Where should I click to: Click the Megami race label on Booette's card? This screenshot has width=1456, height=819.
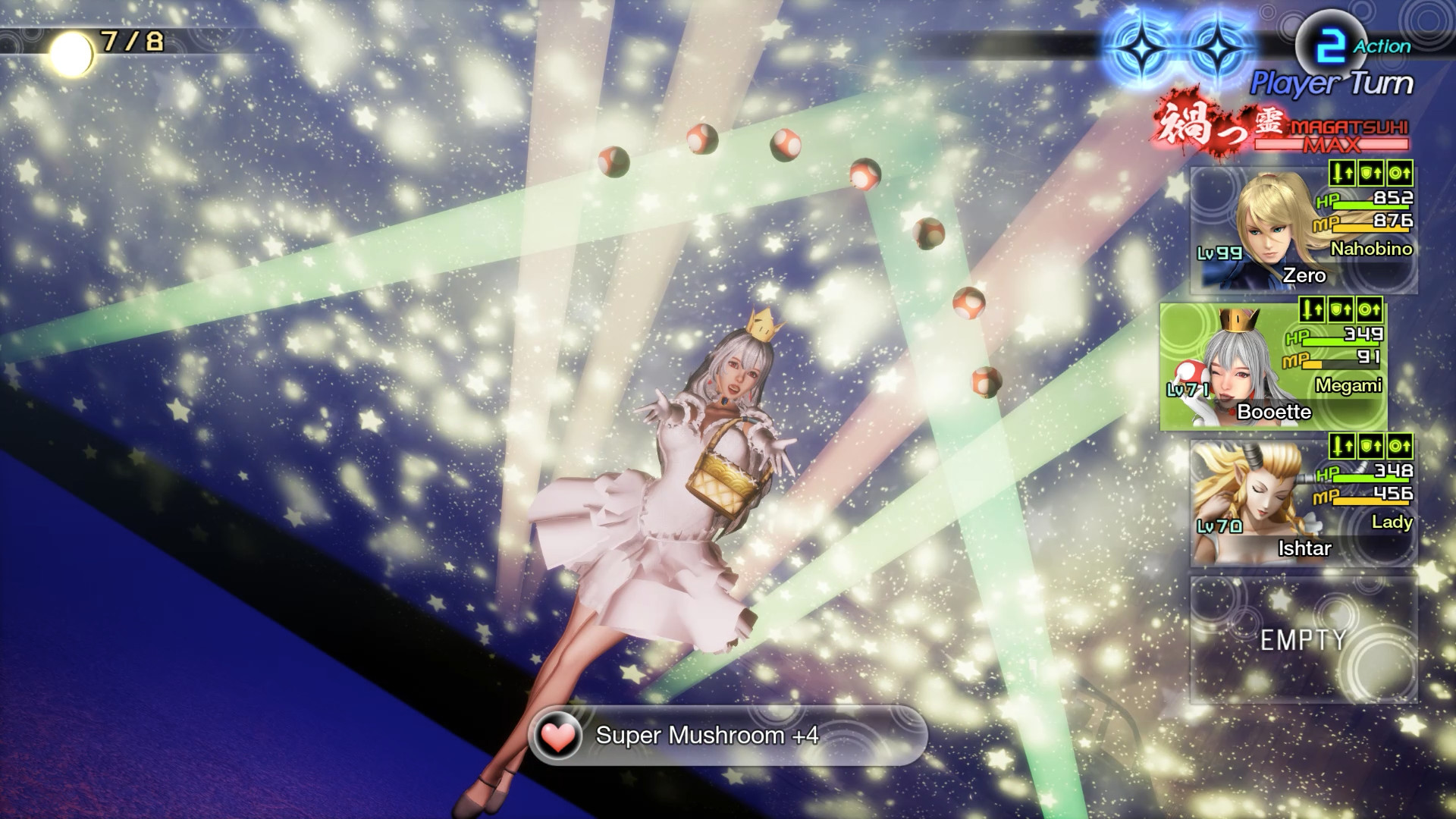point(1350,385)
